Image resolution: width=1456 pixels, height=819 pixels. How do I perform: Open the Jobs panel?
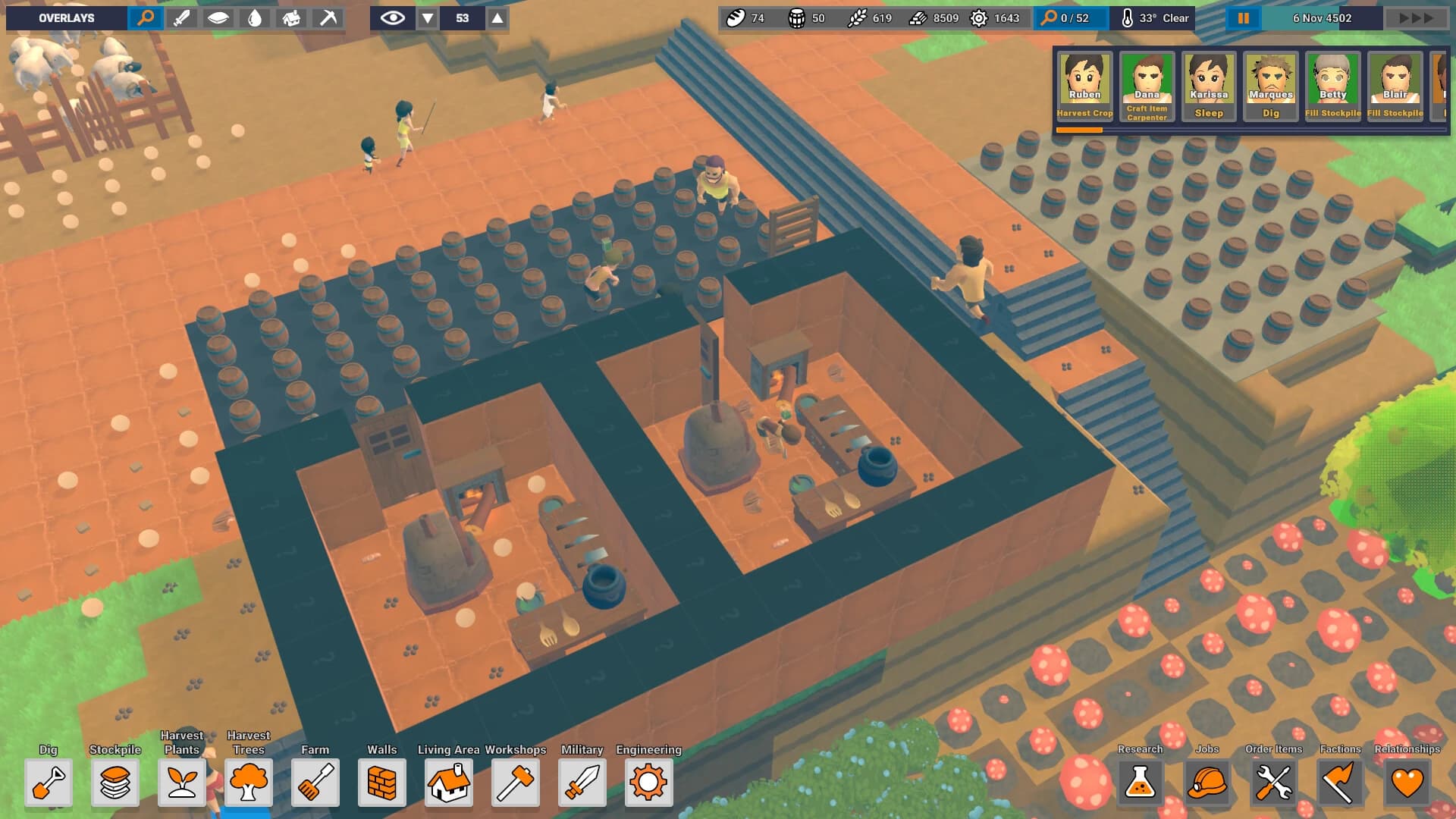(1207, 783)
